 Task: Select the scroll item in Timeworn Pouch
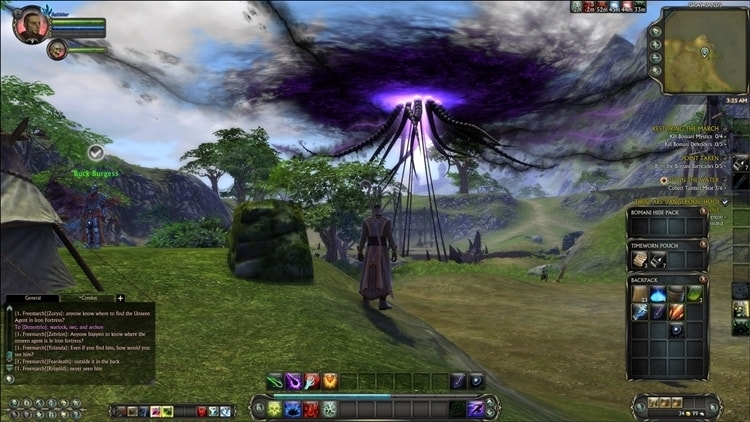coord(640,260)
